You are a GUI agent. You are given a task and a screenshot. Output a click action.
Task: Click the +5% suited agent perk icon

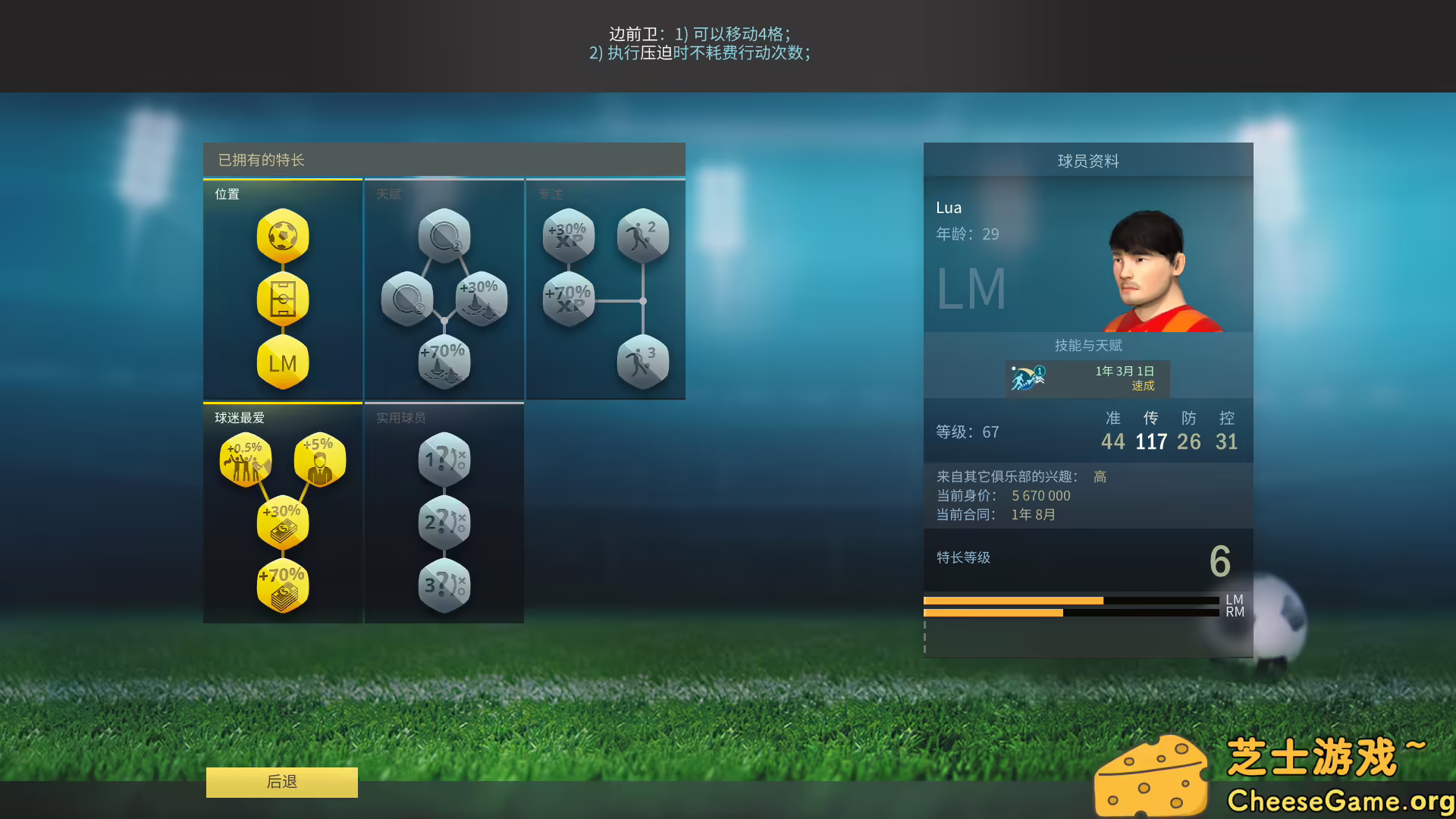(x=322, y=460)
